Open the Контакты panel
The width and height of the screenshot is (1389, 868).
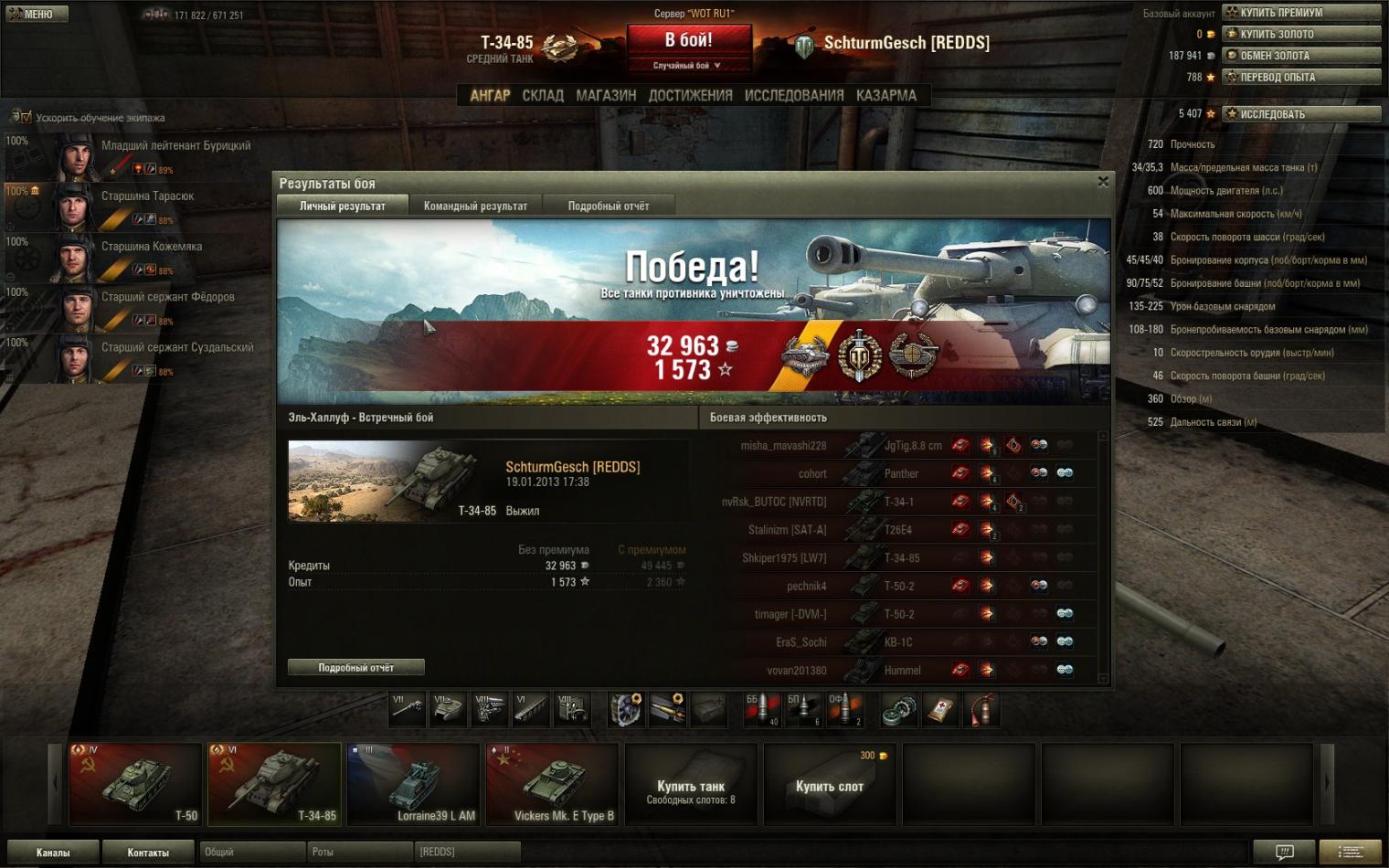(x=148, y=852)
